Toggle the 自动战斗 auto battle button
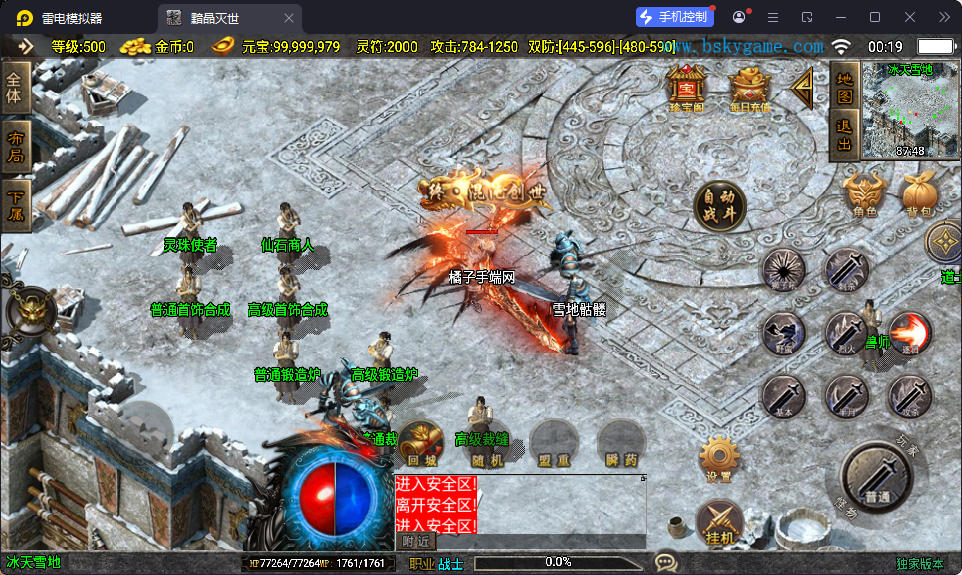Viewport: 962px width, 575px height. [720, 206]
